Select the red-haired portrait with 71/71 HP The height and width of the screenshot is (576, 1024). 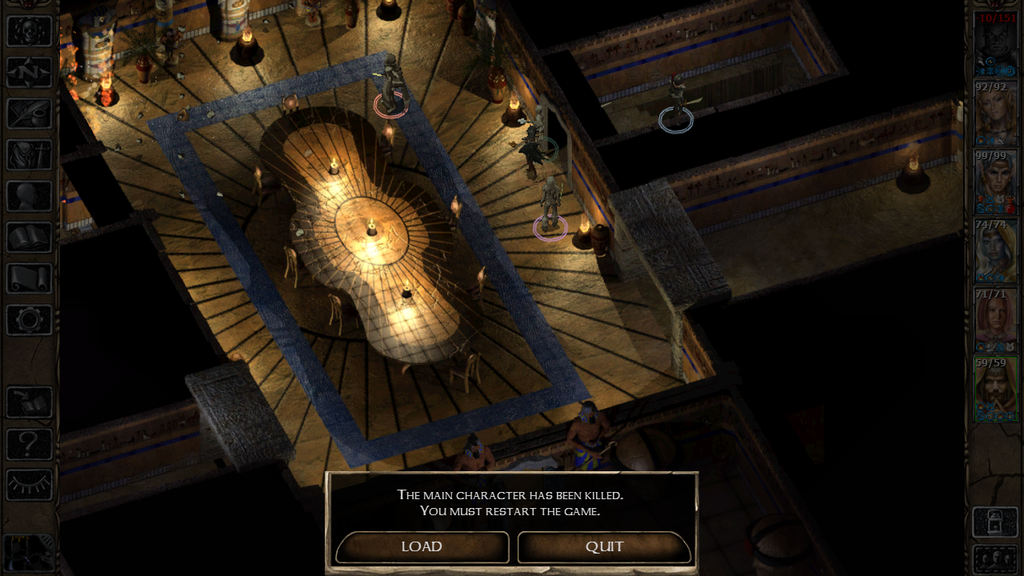tap(996, 320)
